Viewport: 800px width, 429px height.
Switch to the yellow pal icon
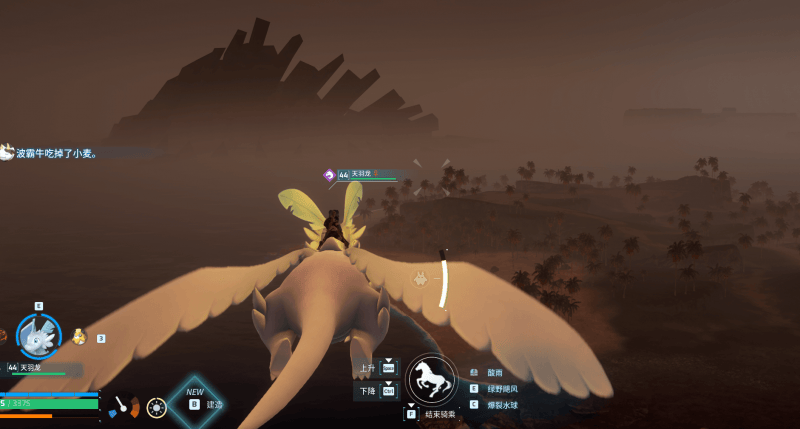79,338
